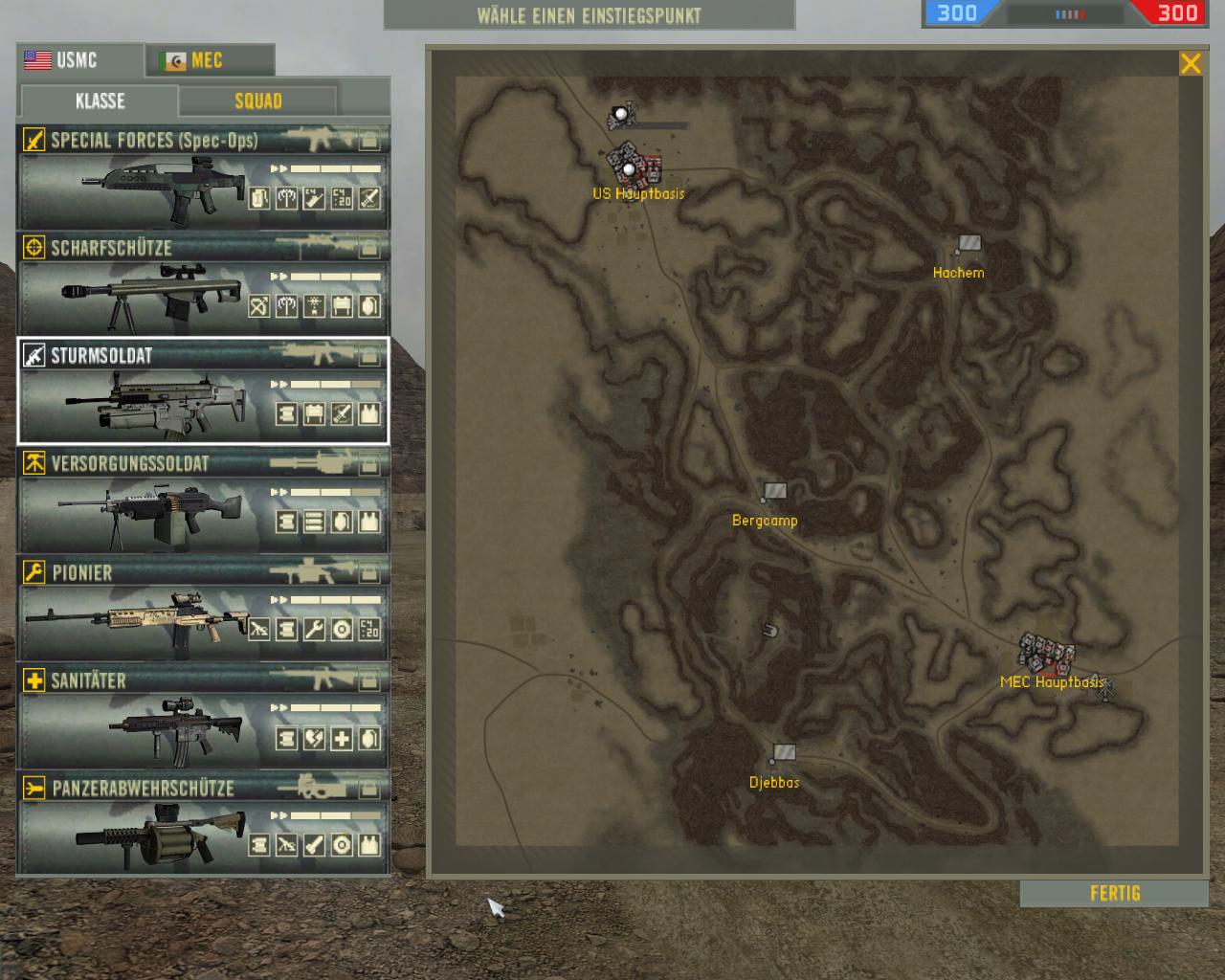Click the FERTIG button

point(1113,893)
